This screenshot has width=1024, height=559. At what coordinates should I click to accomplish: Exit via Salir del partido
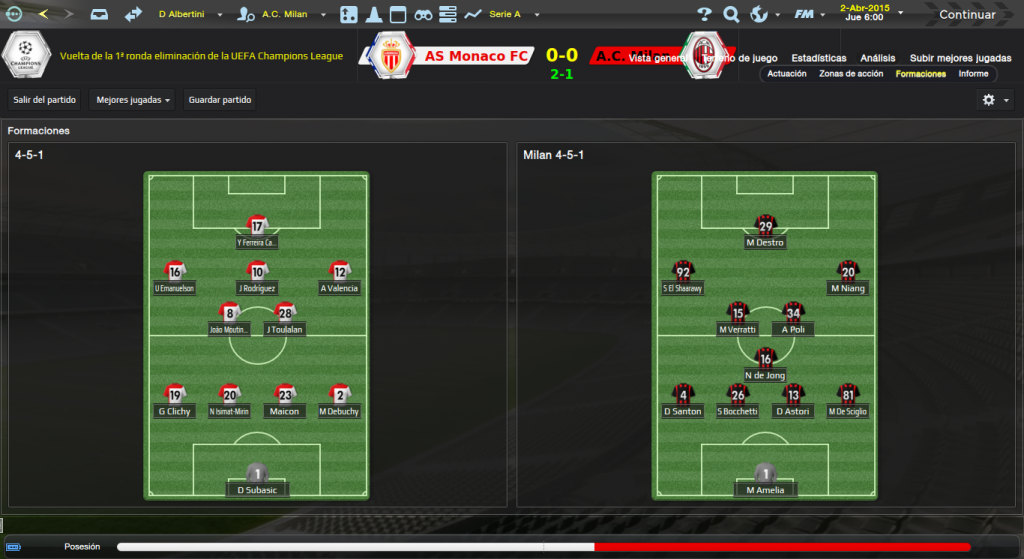tap(45, 100)
